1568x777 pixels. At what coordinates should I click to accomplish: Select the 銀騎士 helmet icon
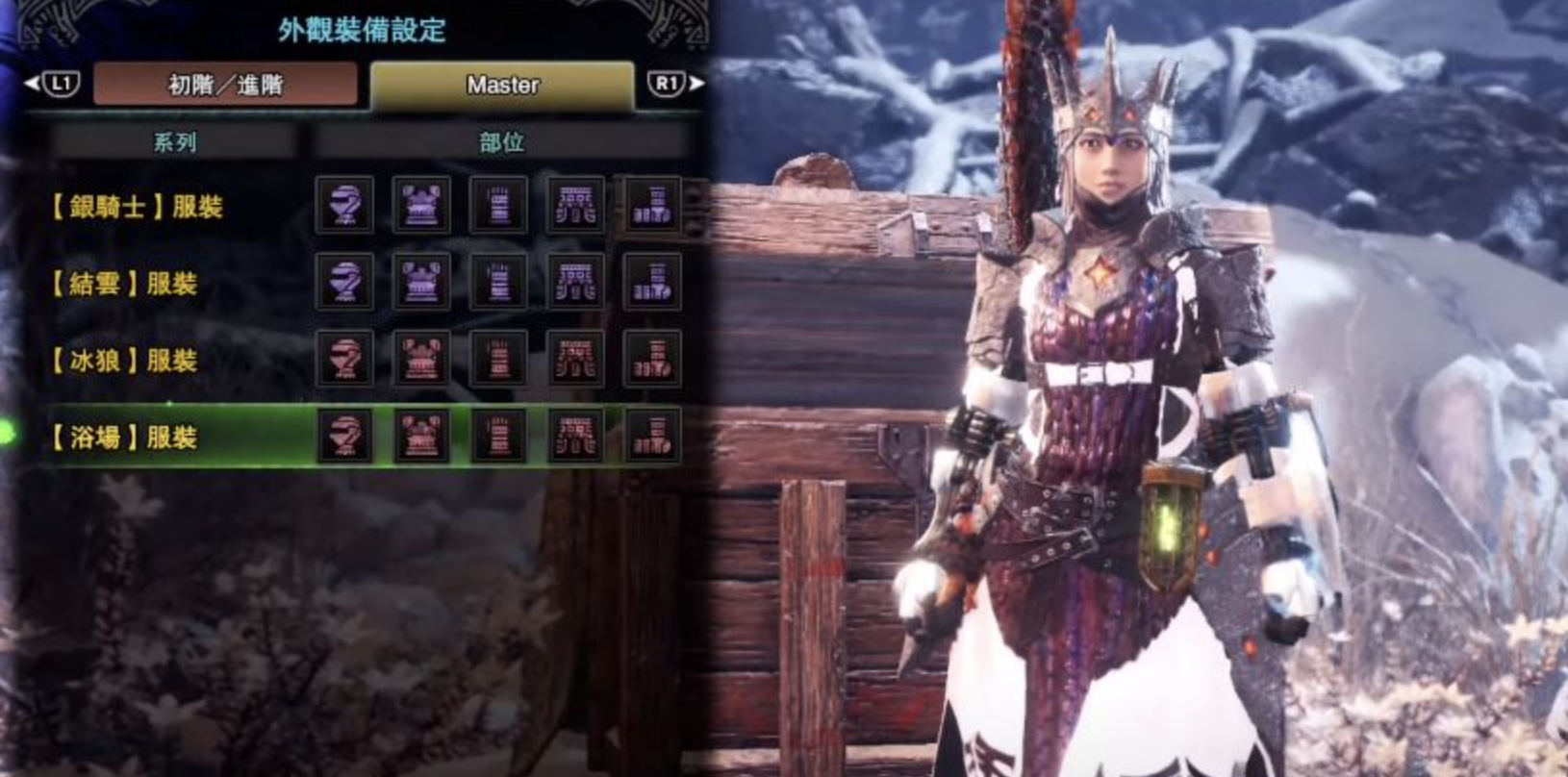pos(344,205)
